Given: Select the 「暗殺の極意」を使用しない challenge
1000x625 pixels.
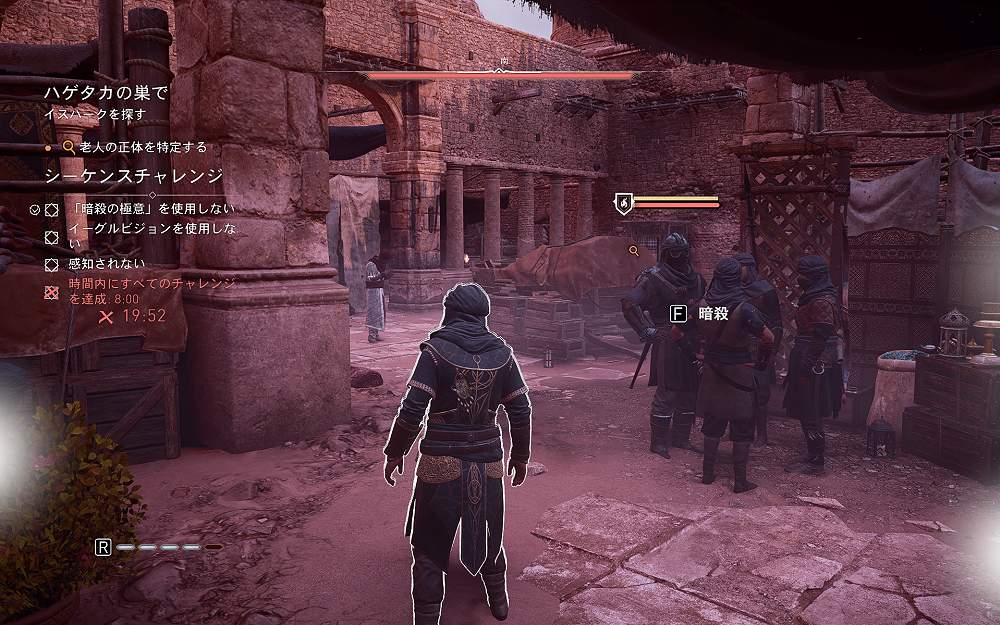Looking at the screenshot, I should 153,209.
